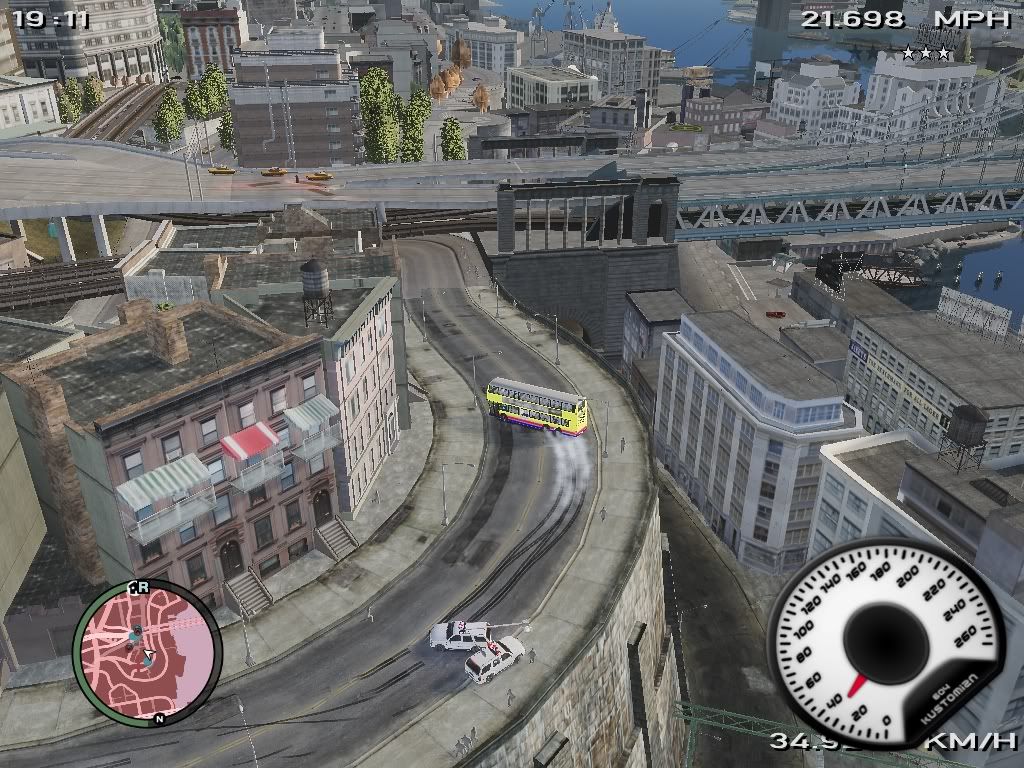Image resolution: width=1024 pixels, height=768 pixels.
Task: Select the safehouse icon on the radar
Action: (134, 589)
